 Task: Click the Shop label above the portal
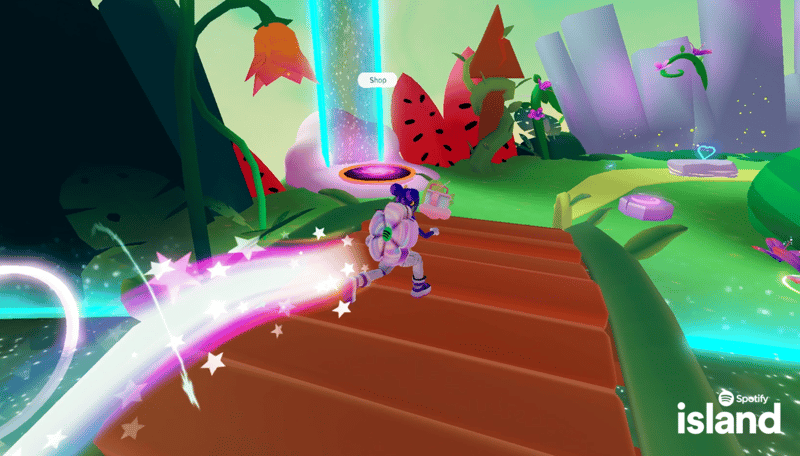coord(378,79)
